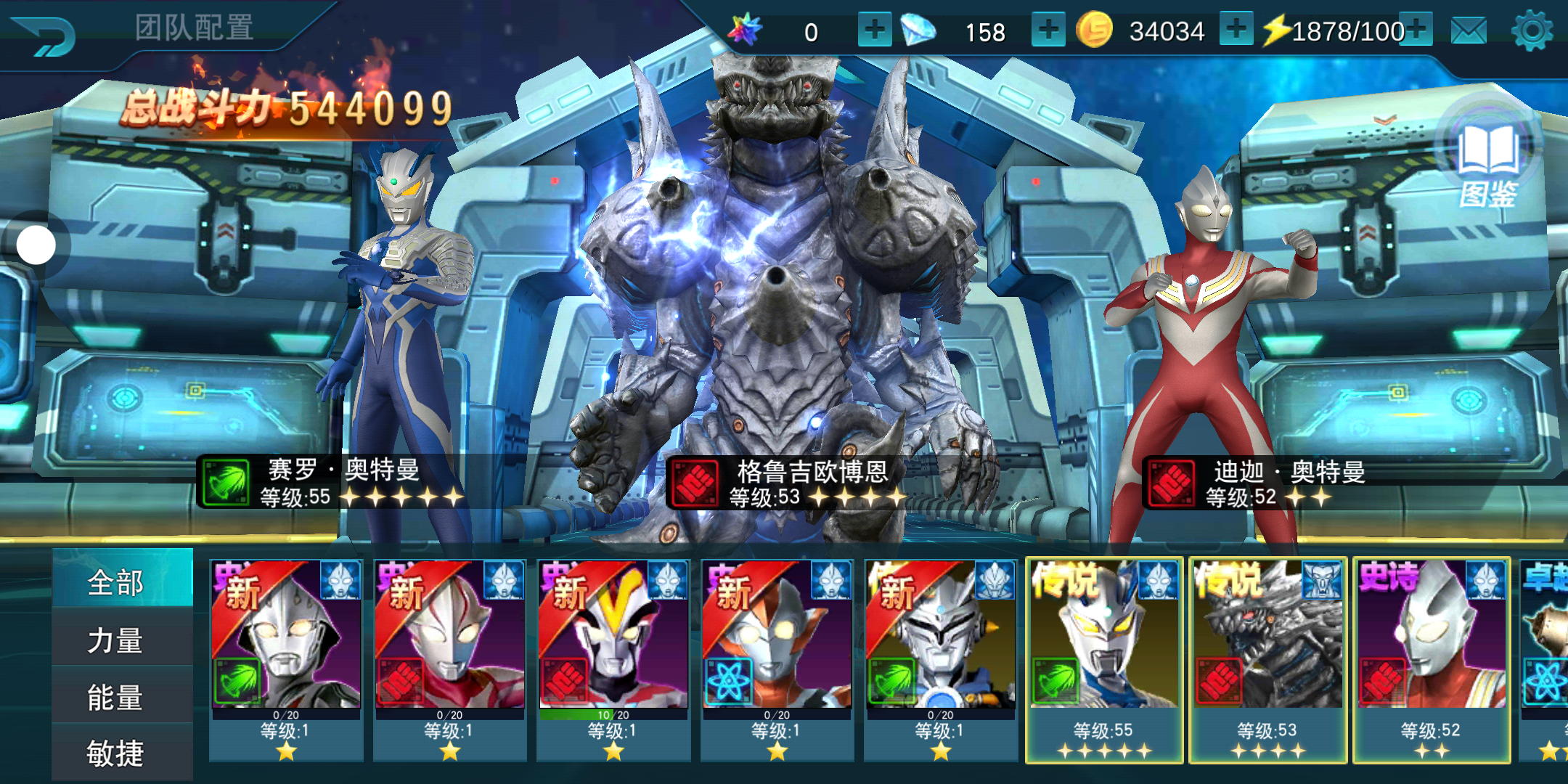The height and width of the screenshot is (784, 1568).
Task: Add gold coins with the plus button
Action: point(1236,30)
